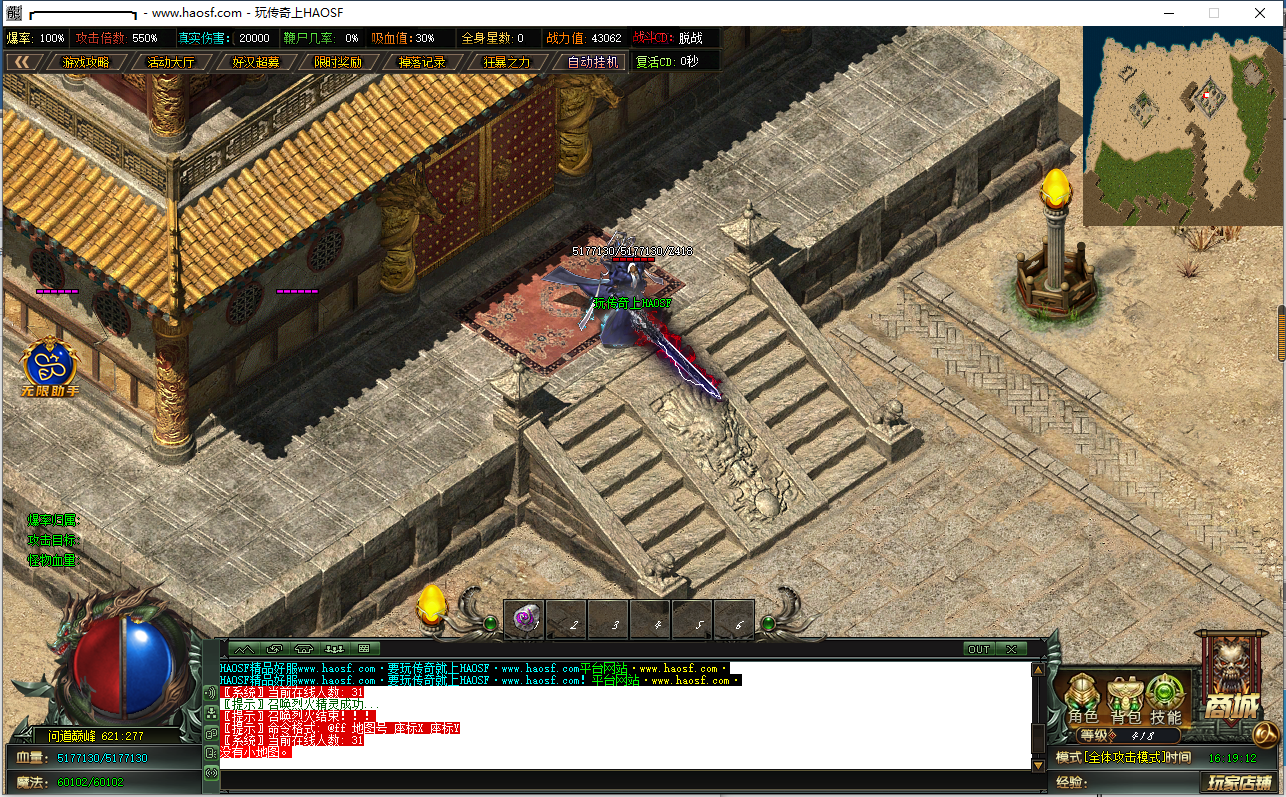The image size is (1286, 797).
Task: Close the game window
Action: tap(1260, 13)
